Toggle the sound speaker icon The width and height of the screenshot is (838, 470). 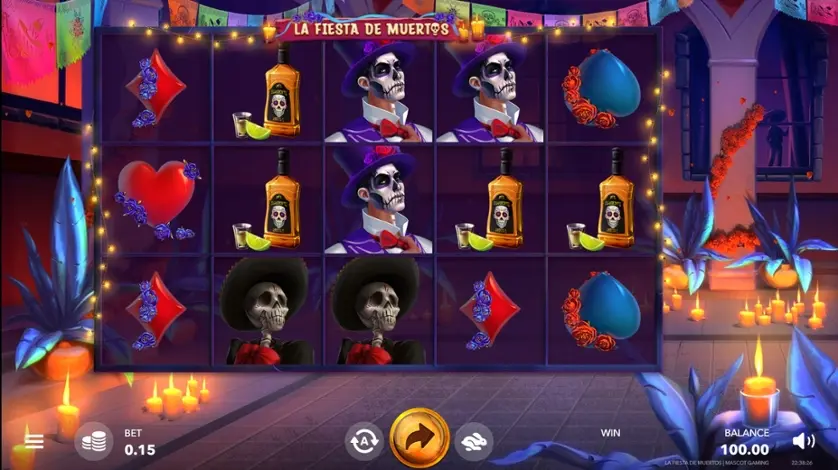803,440
